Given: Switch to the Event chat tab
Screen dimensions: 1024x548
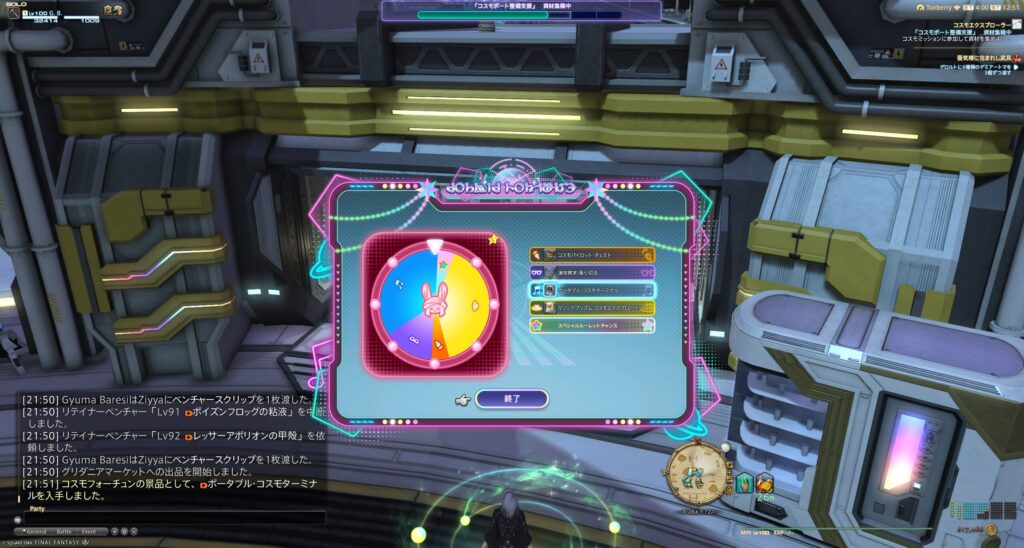Looking at the screenshot, I should coord(90,530).
